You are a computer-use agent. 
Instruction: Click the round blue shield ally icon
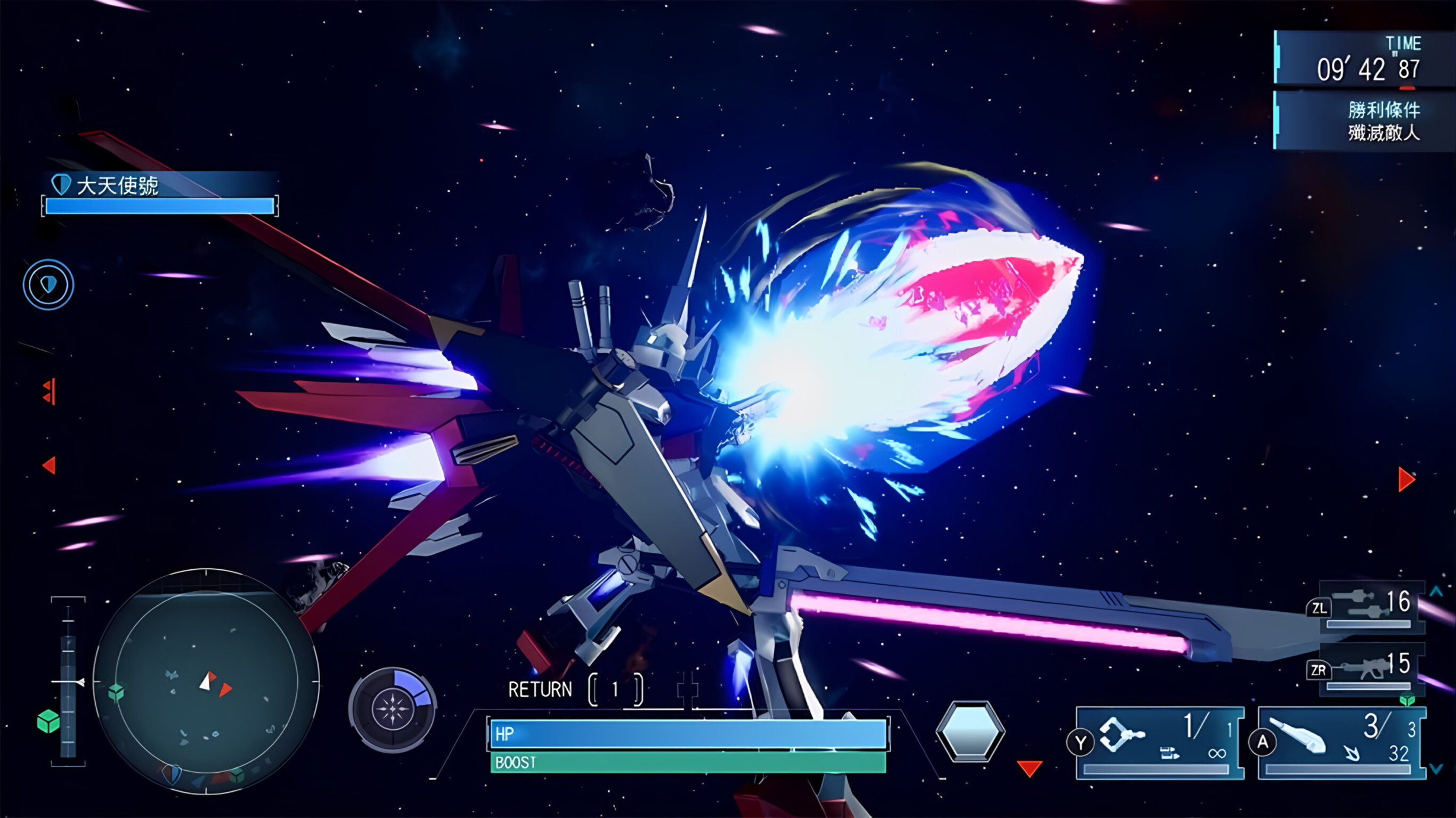[48, 284]
